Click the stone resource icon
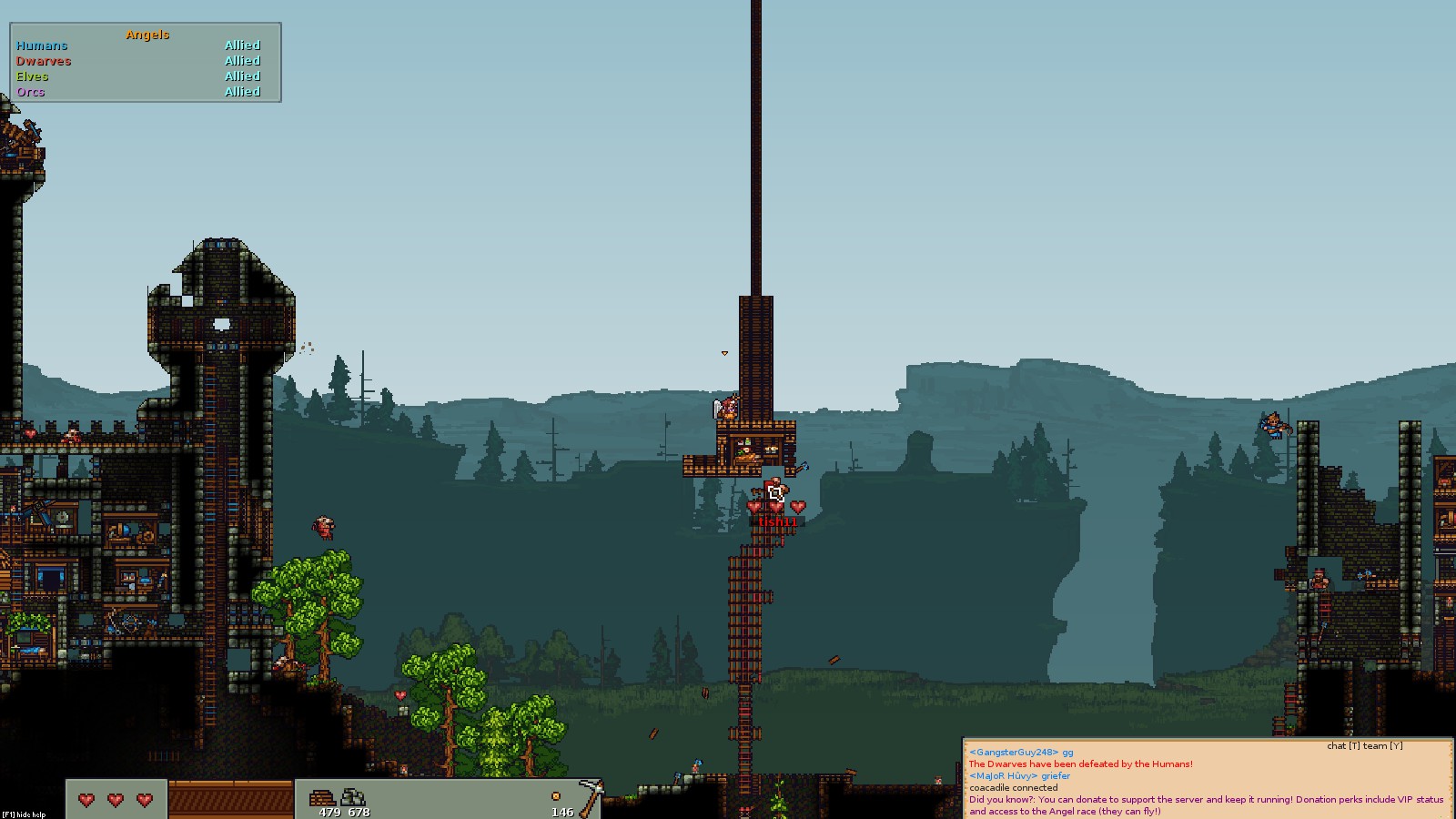This screenshot has width=1456, height=819. 353,798
